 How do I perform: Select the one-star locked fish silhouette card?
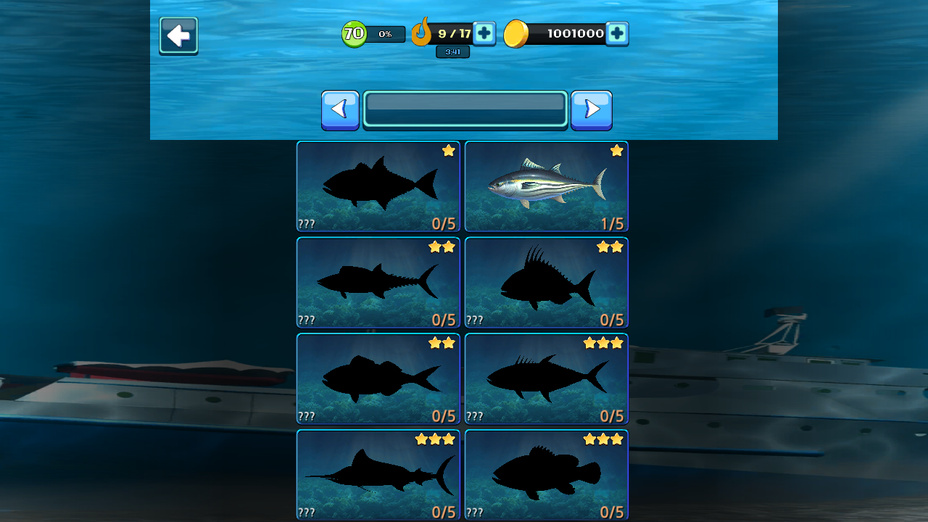pyautogui.click(x=378, y=187)
